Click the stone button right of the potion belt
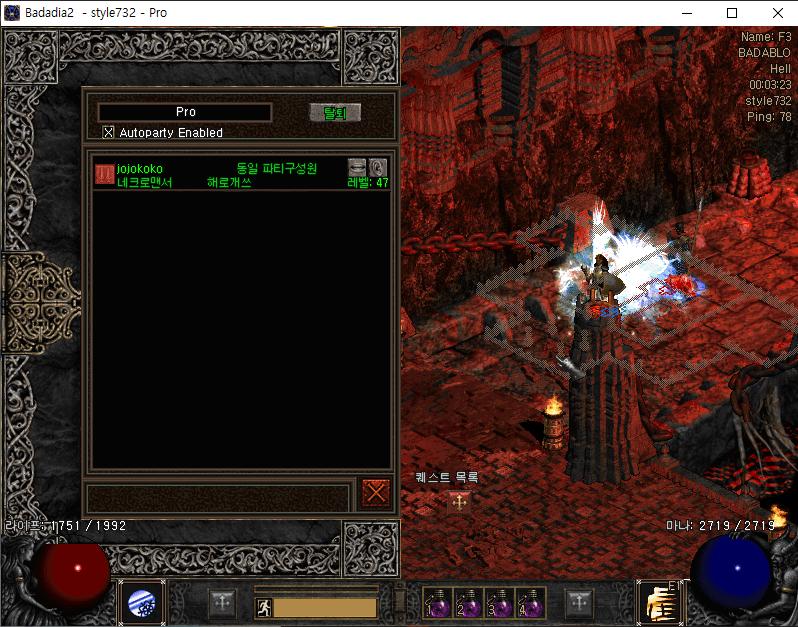798x627 pixels. click(x=580, y=602)
